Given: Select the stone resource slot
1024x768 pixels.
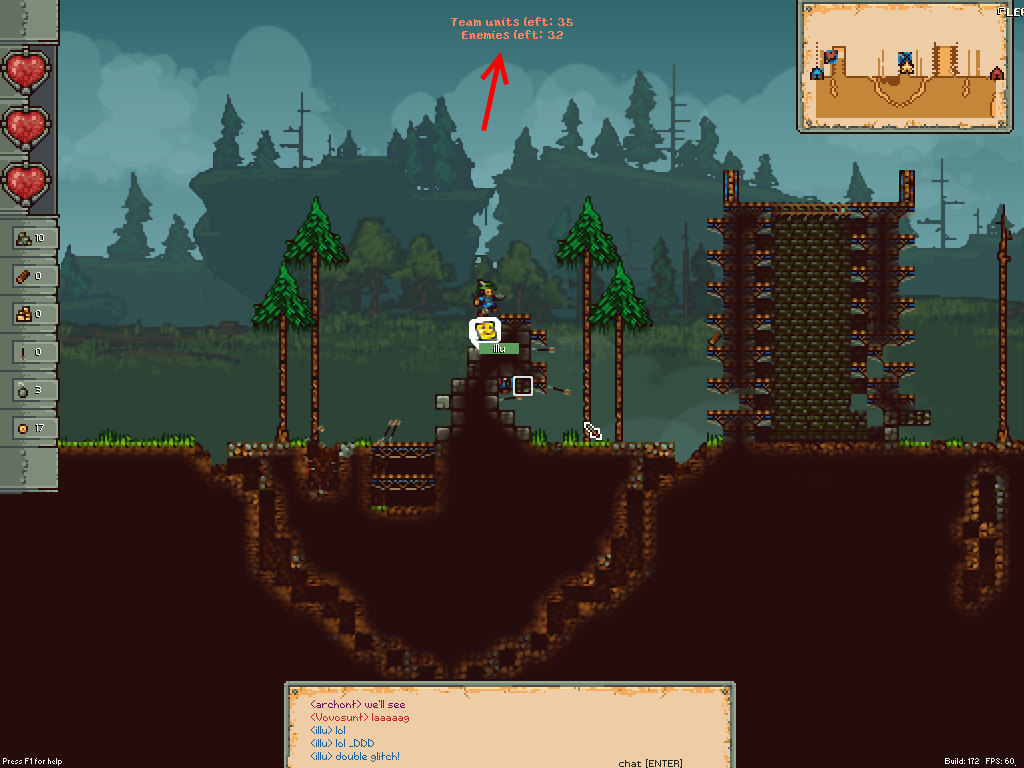Looking at the screenshot, I should [28, 238].
